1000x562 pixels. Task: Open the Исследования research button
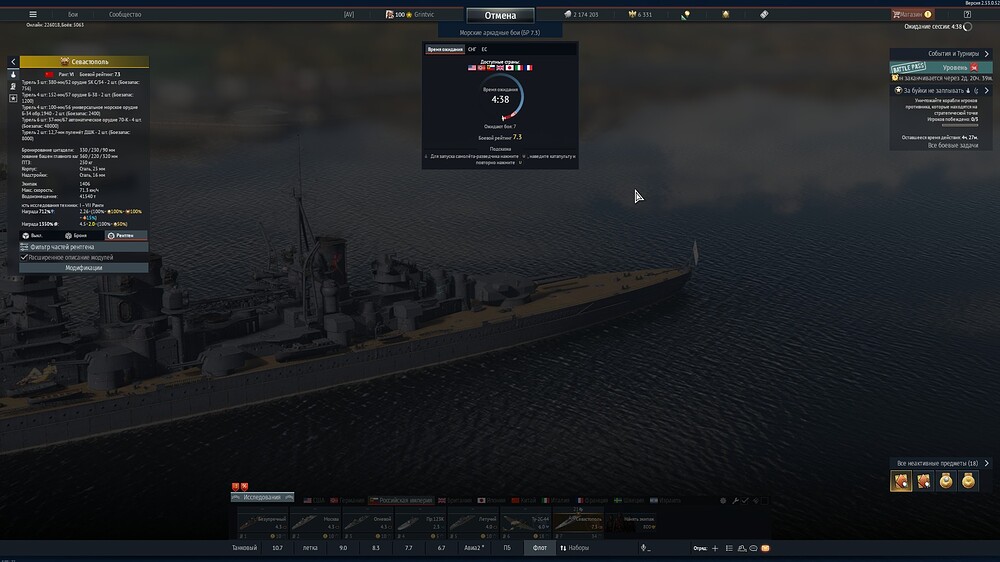click(263, 497)
